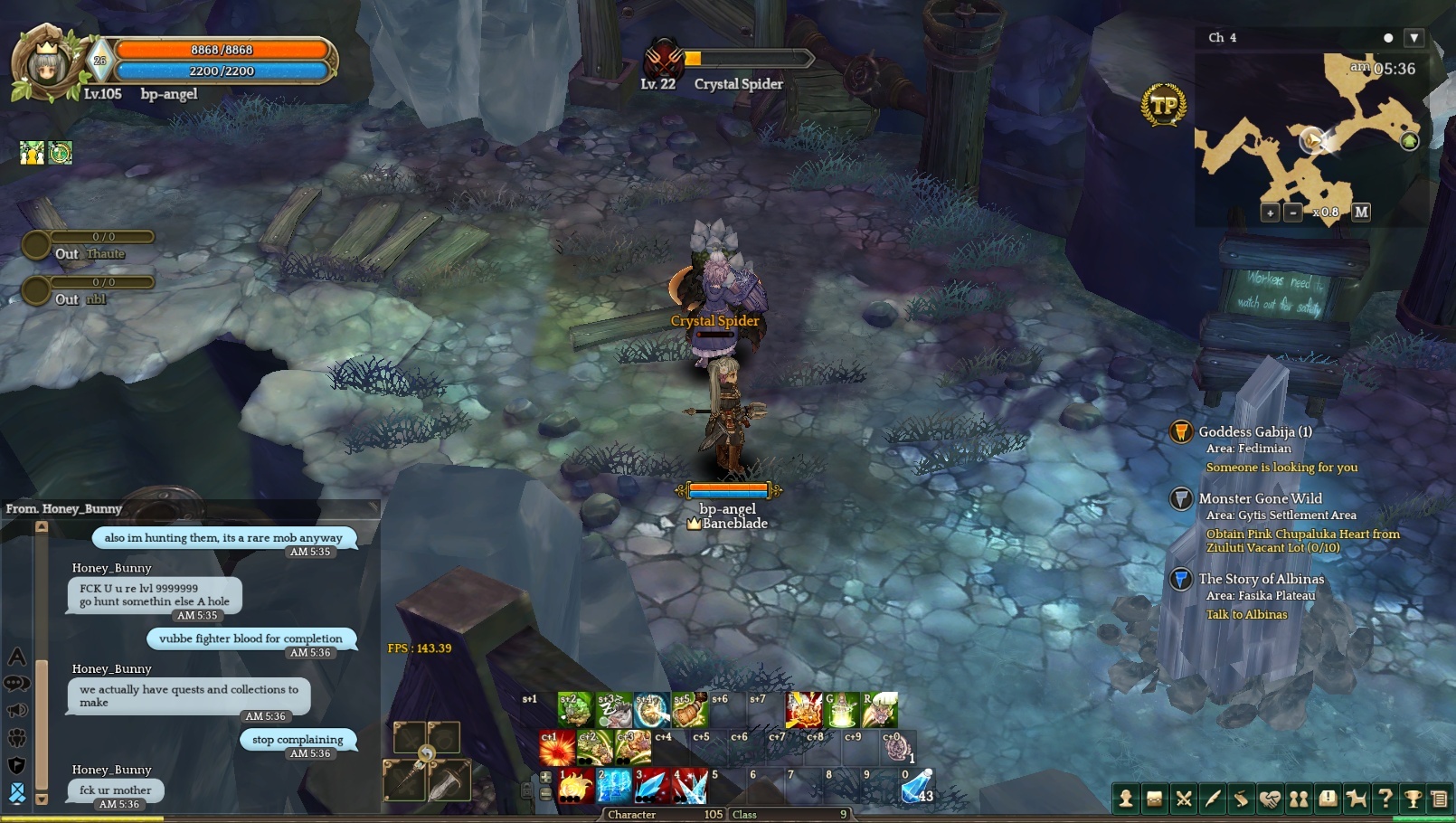The width and height of the screenshot is (1456, 823).
Task: Select the Monster Gone Wild quest entry
Action: (1260, 498)
